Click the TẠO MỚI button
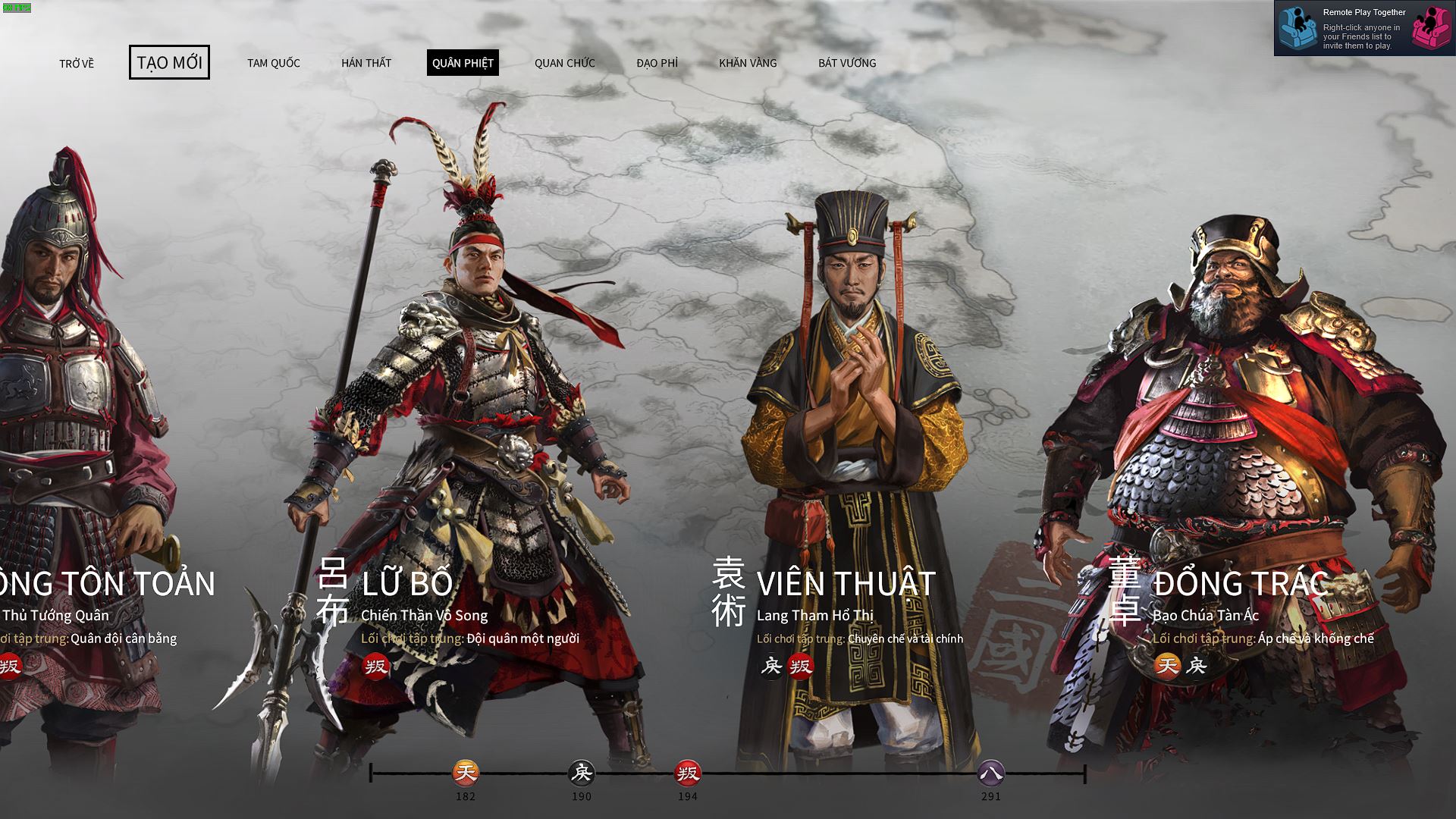The height and width of the screenshot is (819, 1456). pyautogui.click(x=170, y=63)
